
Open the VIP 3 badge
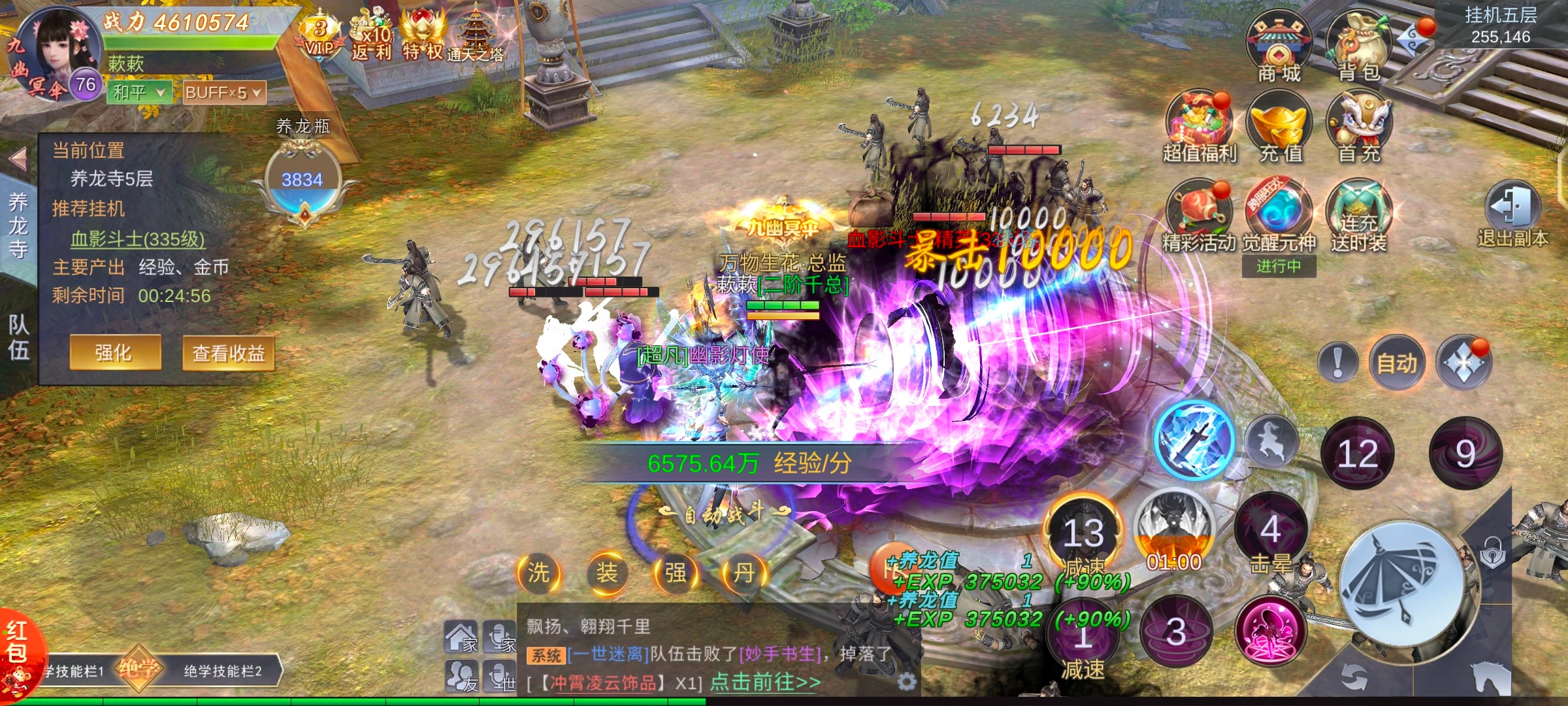320,36
